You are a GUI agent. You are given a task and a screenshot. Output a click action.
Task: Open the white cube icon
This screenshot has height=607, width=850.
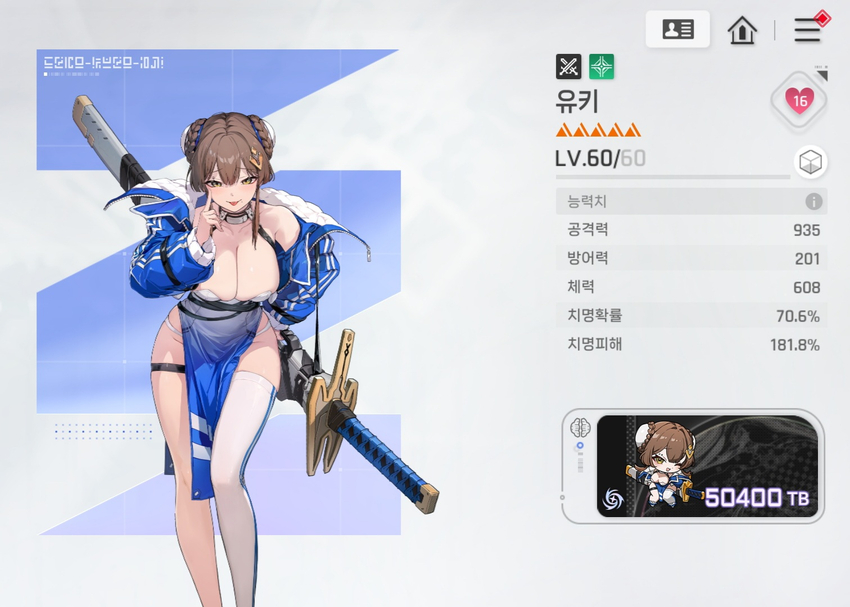(x=810, y=162)
